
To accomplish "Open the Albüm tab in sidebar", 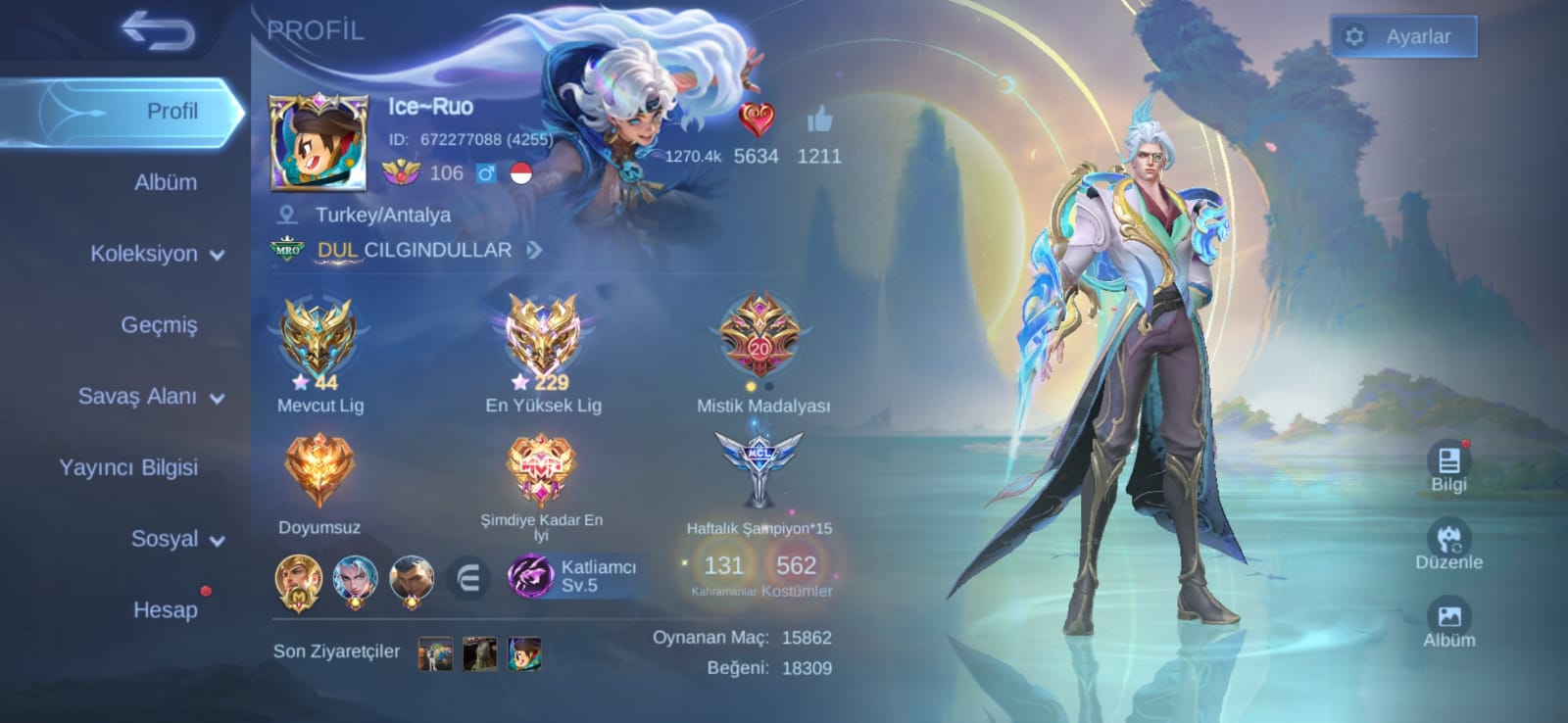I will coord(165,182).
